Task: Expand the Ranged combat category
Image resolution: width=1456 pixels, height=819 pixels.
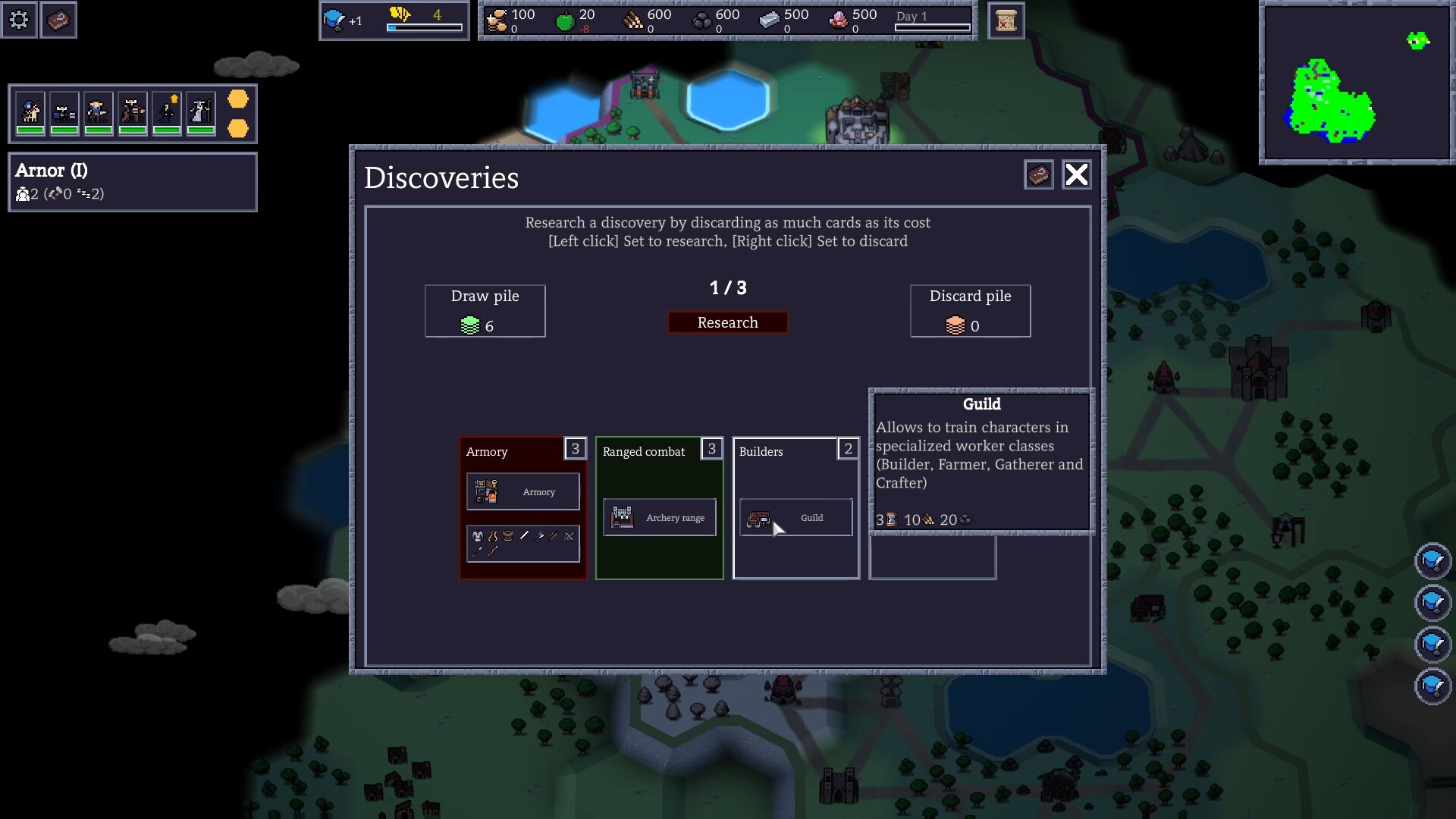Action: tap(644, 450)
